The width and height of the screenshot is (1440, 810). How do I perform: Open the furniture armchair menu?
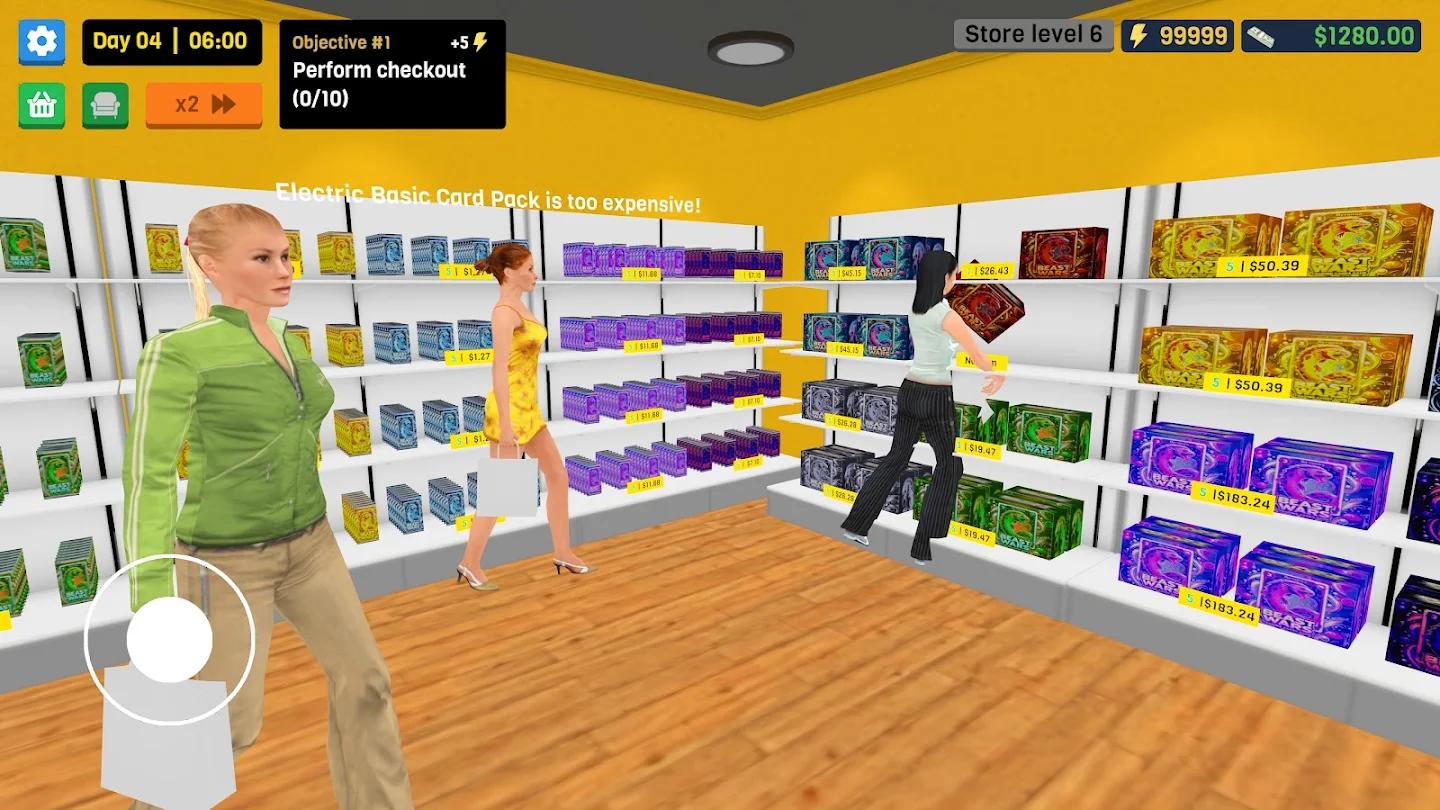point(104,104)
